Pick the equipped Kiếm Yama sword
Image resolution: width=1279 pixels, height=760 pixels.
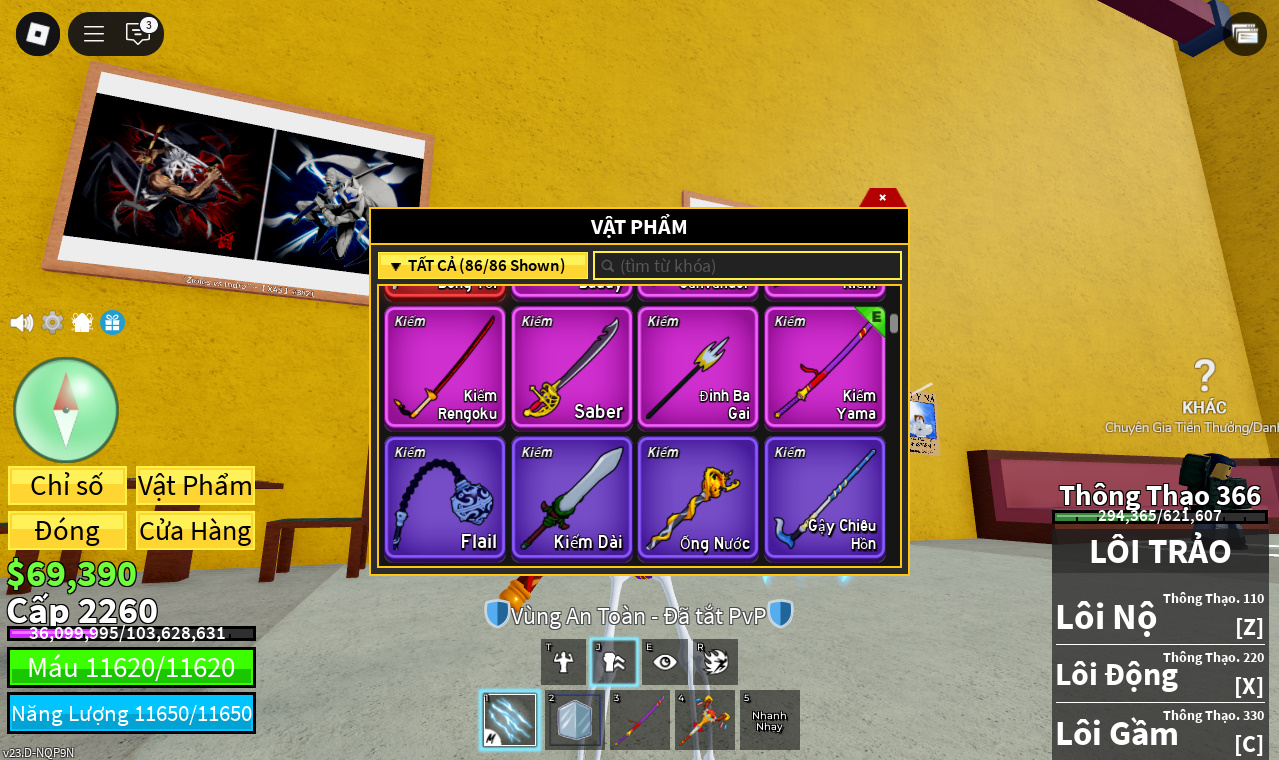pyautogui.click(x=825, y=368)
